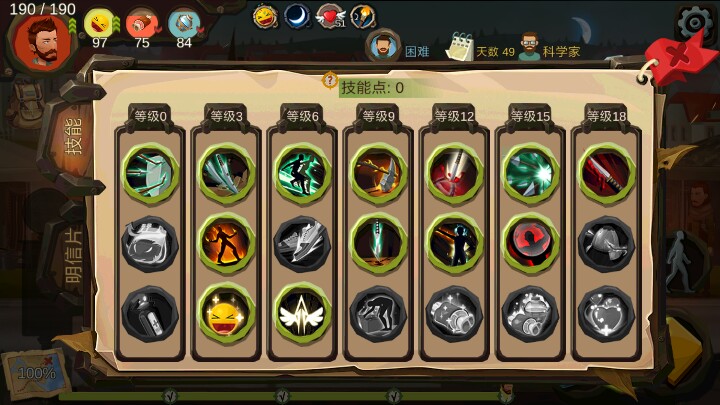Choose the grey helmet skill under 等级18
This screenshot has height=405, width=720.
606,243
